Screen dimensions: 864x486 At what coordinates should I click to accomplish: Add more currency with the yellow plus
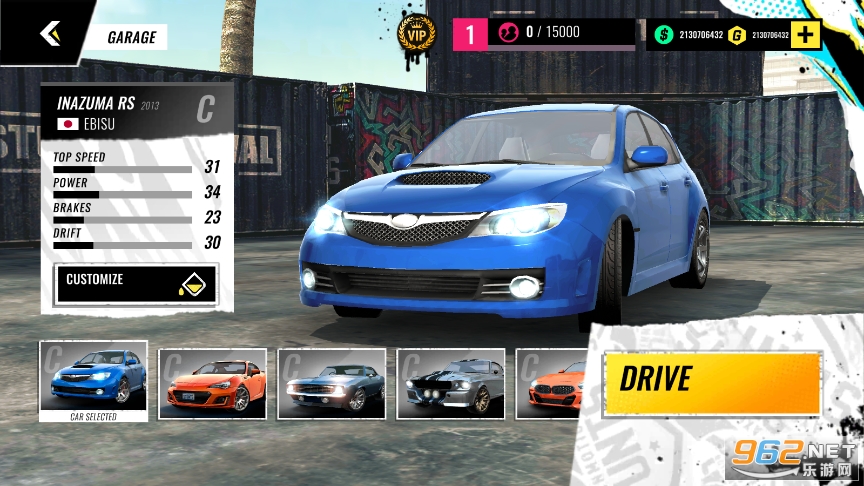click(x=807, y=35)
